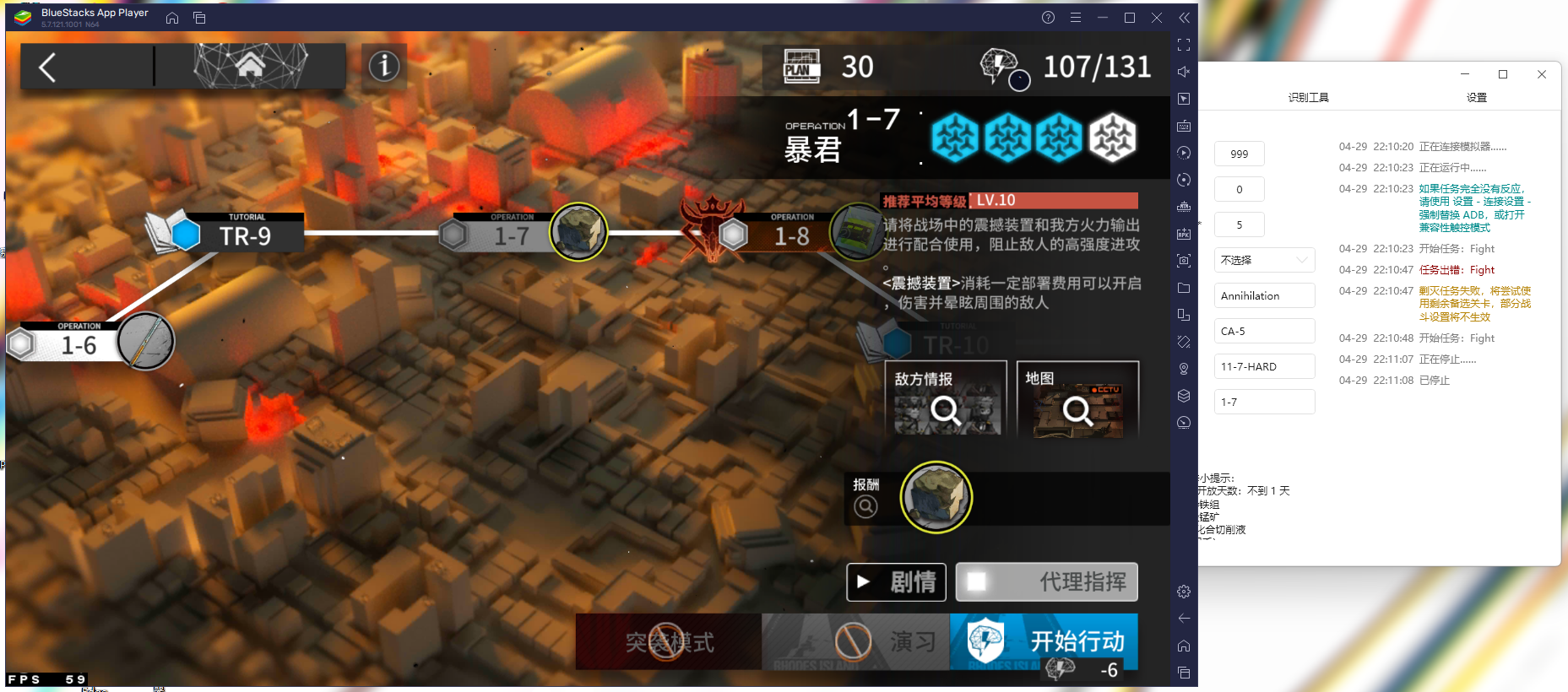Click the 11-7-HARD input field
The width and height of the screenshot is (1568, 692).
pyautogui.click(x=1263, y=365)
